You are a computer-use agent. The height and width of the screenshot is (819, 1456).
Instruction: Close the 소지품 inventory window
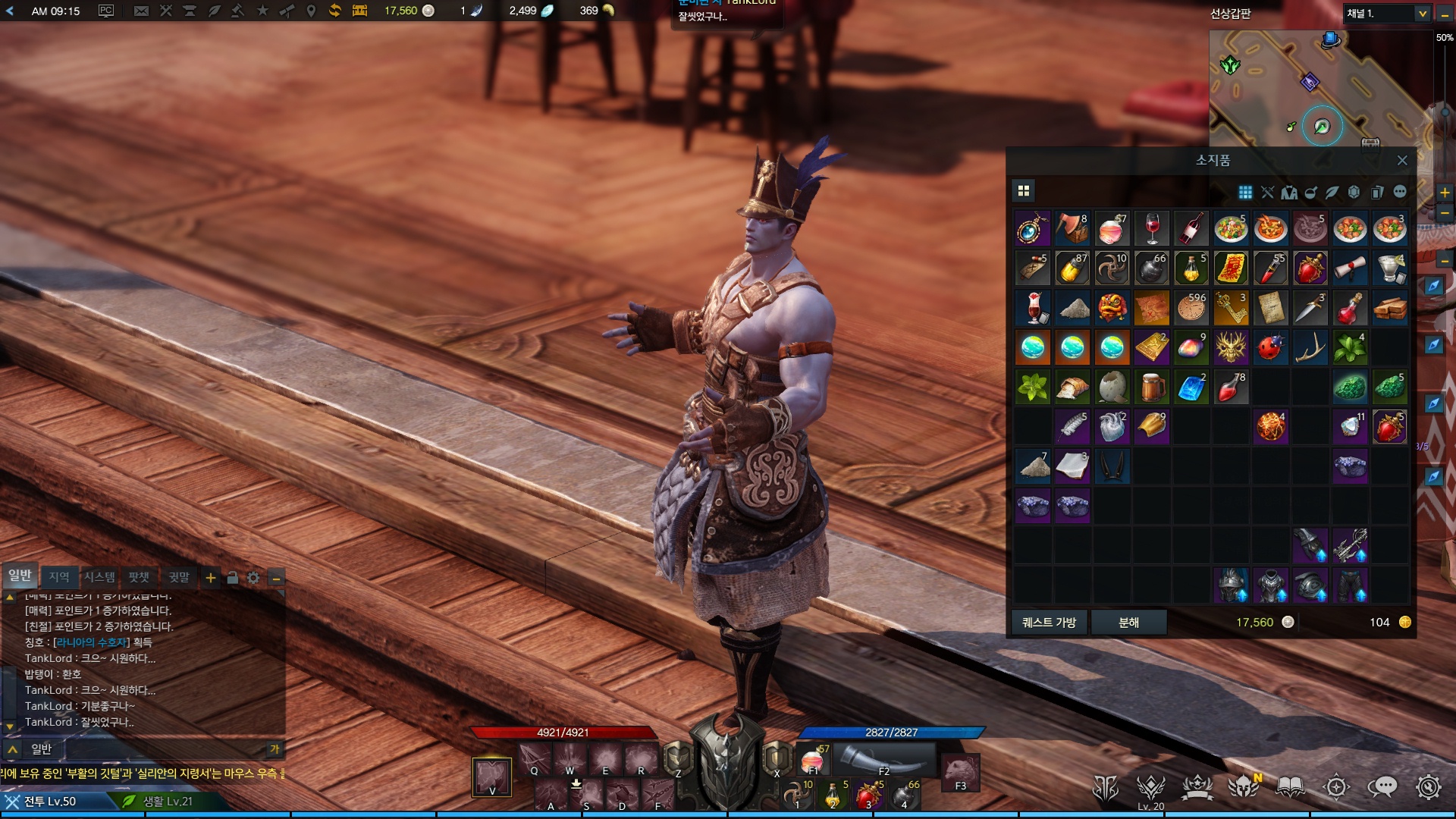tap(1401, 161)
